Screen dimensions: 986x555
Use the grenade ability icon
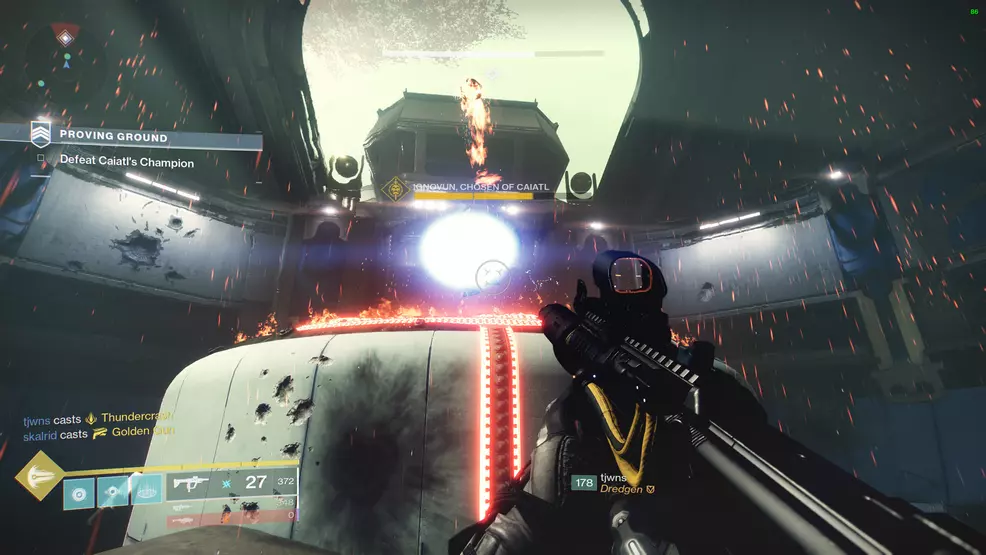(80, 492)
